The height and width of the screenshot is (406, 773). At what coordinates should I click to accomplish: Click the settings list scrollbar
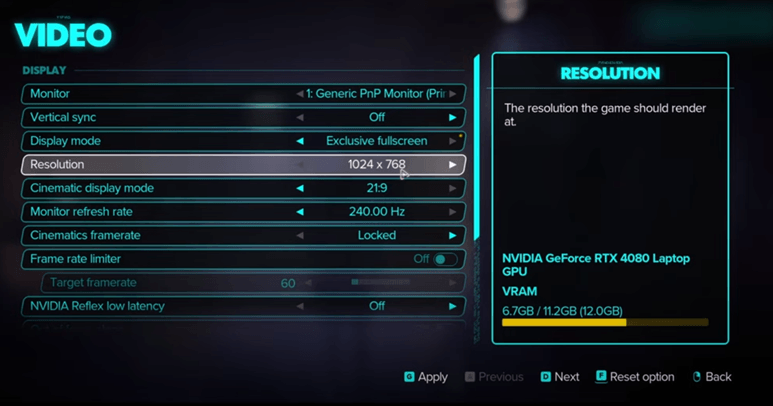click(477, 150)
